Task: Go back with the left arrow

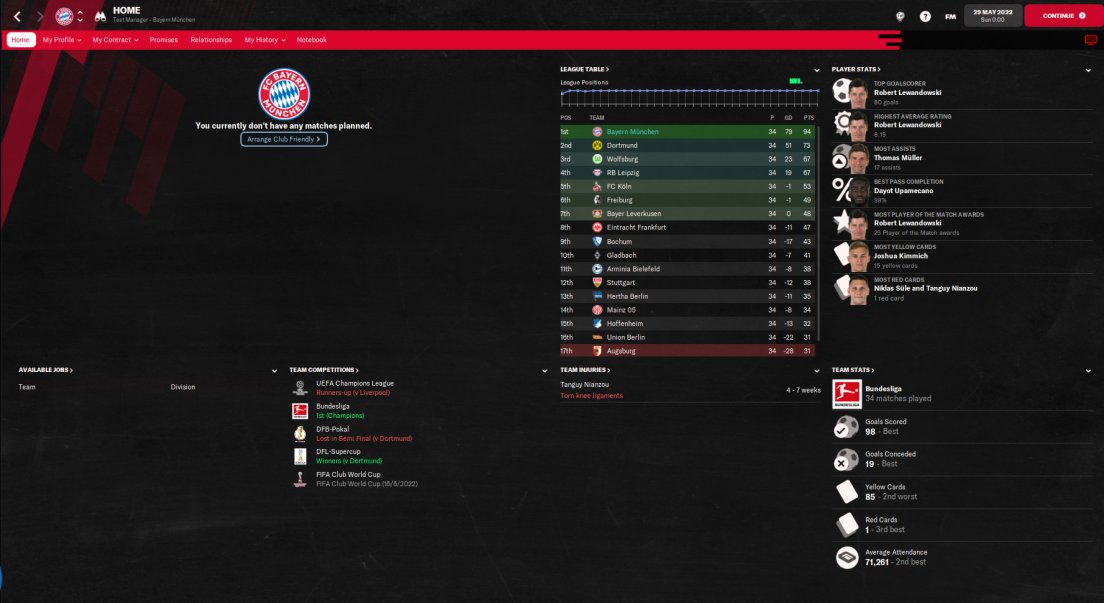Action: click(17, 16)
